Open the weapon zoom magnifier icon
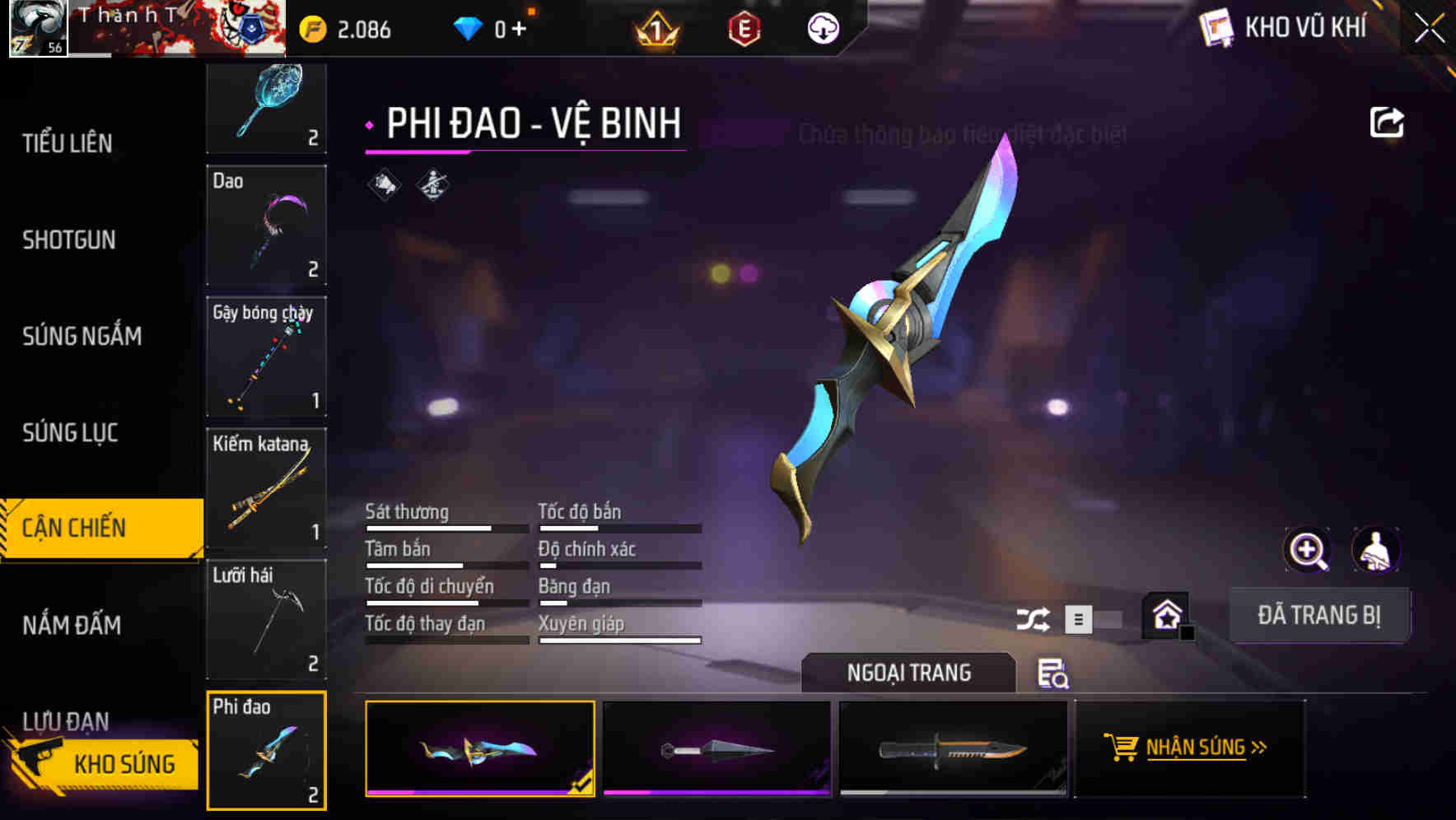 pos(1306,550)
